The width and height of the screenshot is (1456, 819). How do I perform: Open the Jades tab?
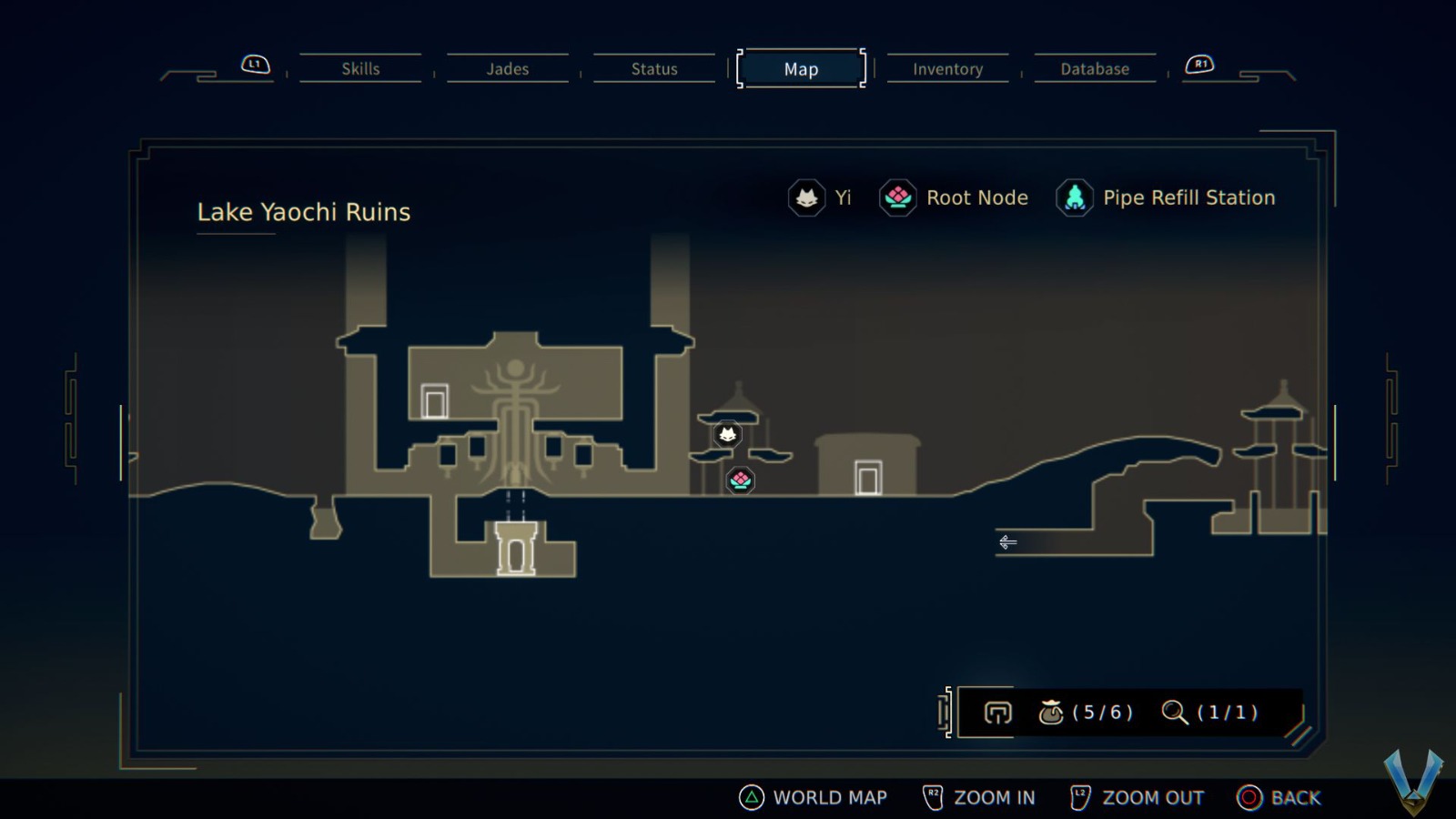pos(507,68)
